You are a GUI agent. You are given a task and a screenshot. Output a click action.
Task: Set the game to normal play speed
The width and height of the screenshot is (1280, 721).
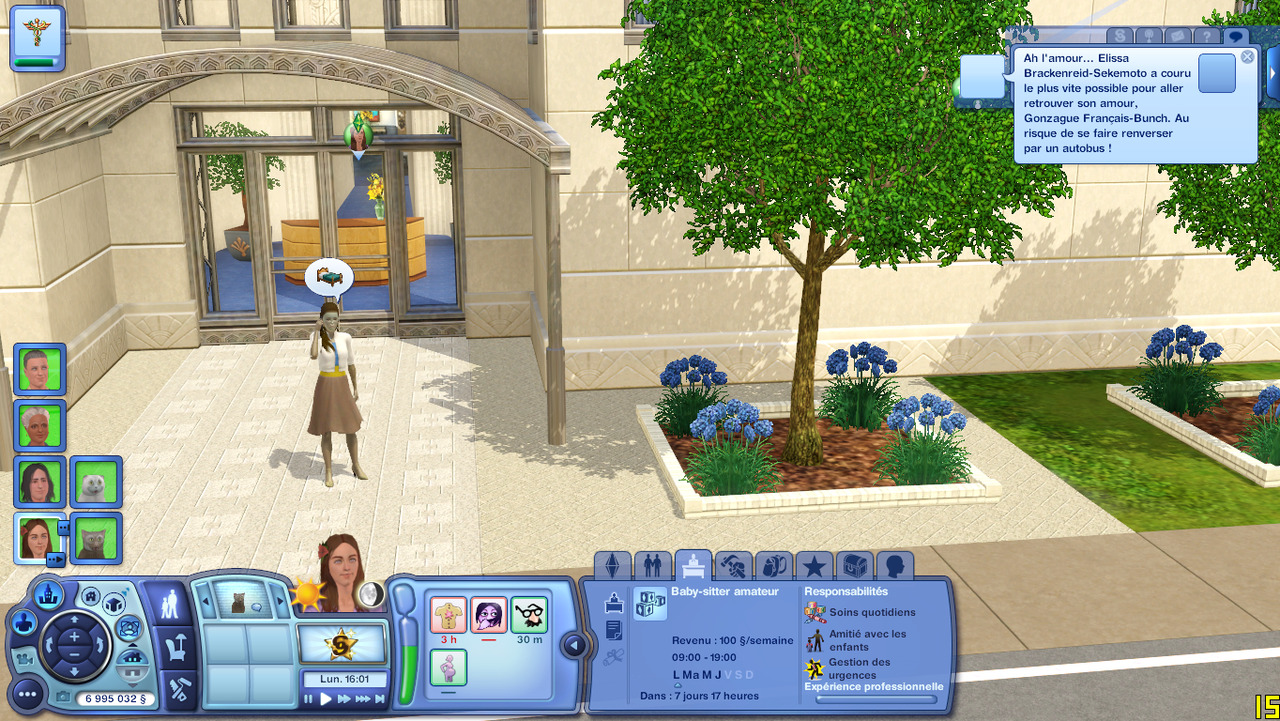(326, 699)
